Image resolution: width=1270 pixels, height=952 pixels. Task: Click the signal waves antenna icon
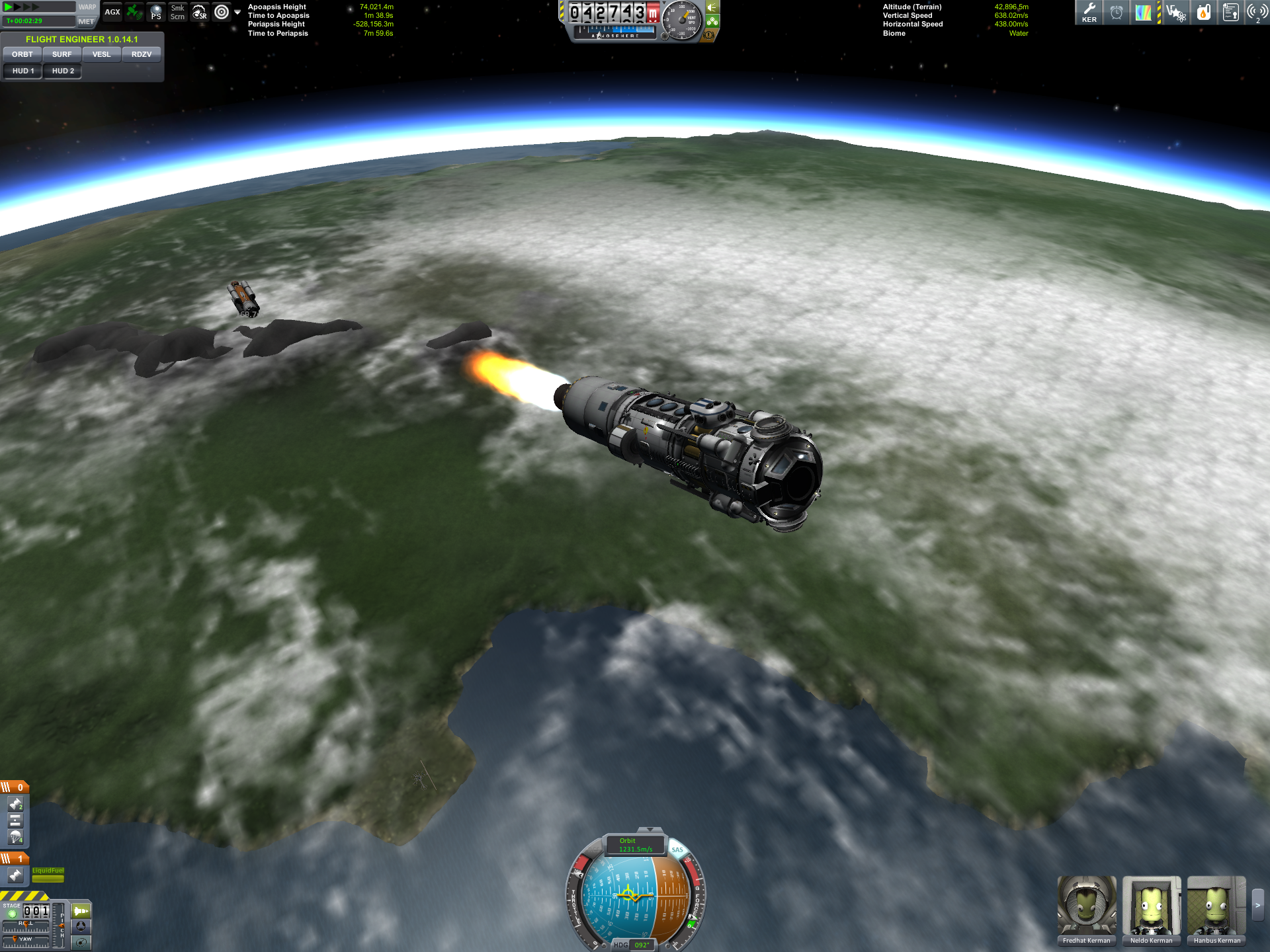[x=1256, y=13]
